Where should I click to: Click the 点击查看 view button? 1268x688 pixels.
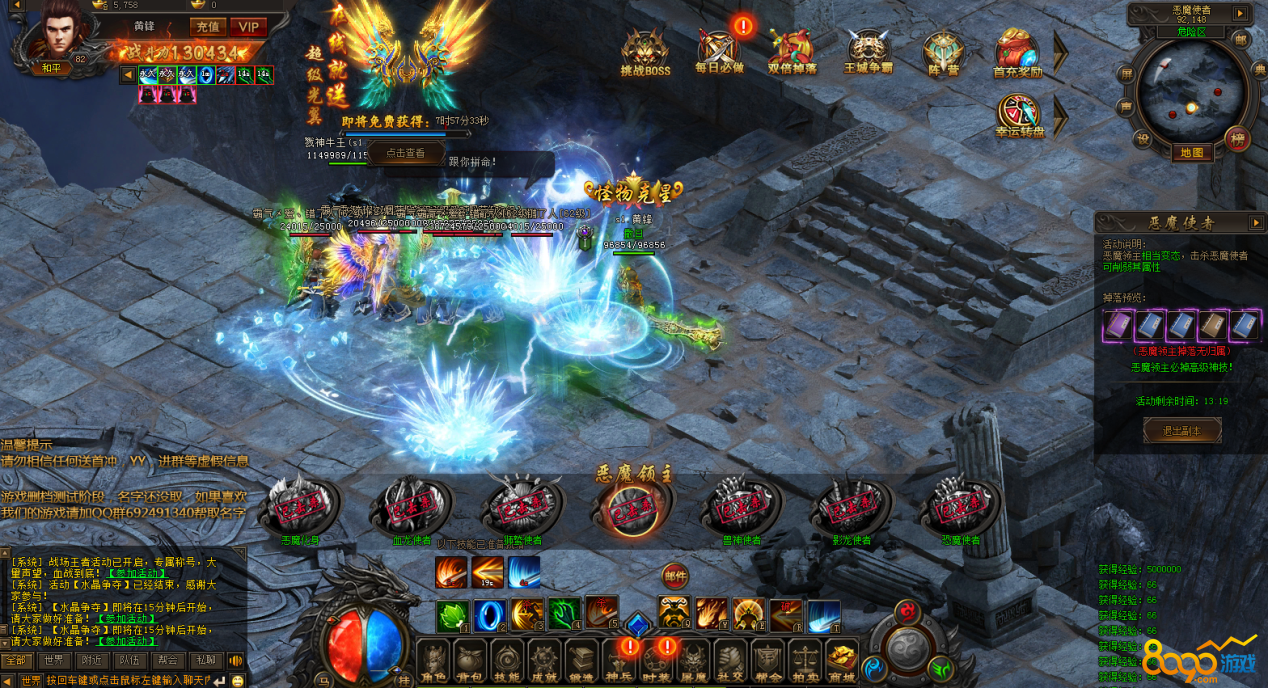(x=405, y=153)
